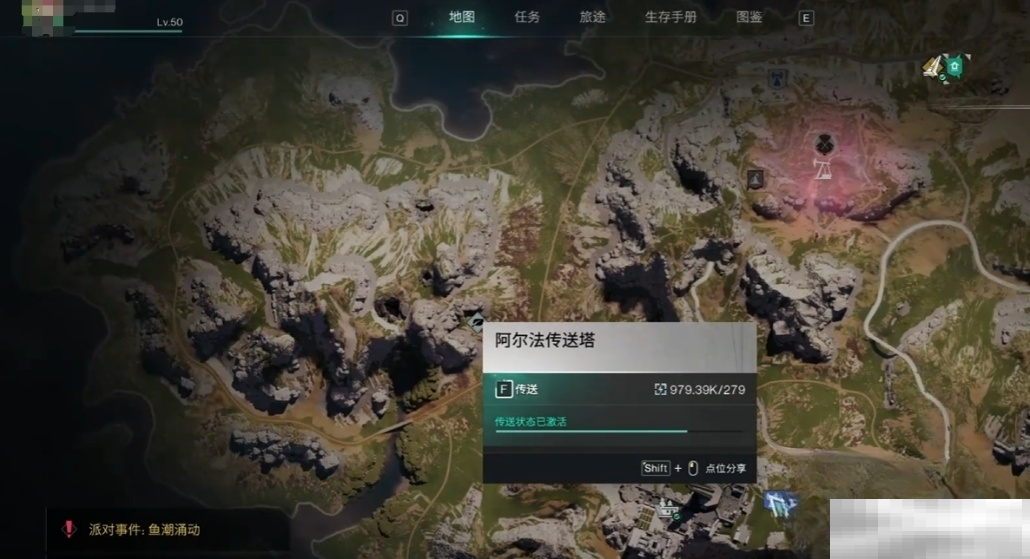Go to the 旅途 (Journey) tab

click(592, 17)
